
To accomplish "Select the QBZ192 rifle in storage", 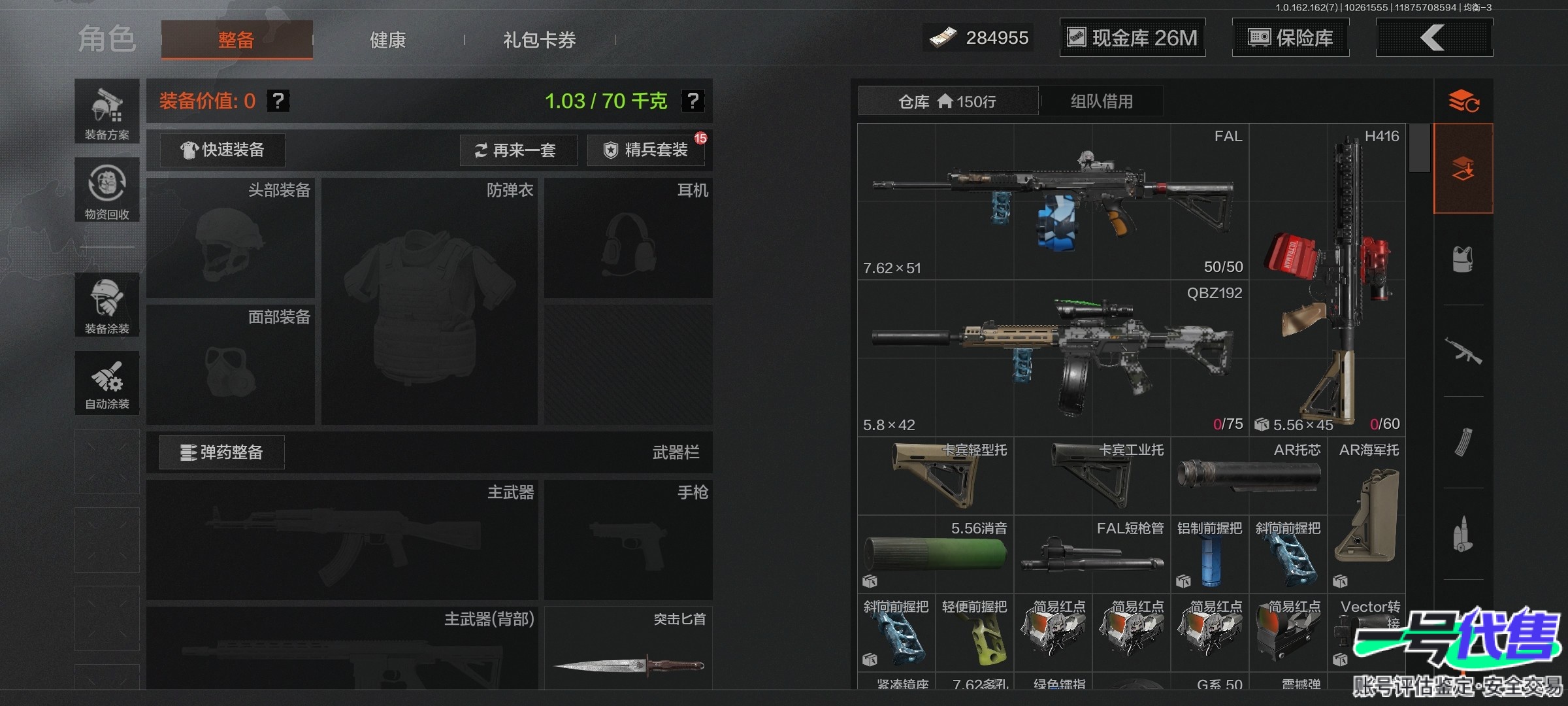I will point(1053,358).
